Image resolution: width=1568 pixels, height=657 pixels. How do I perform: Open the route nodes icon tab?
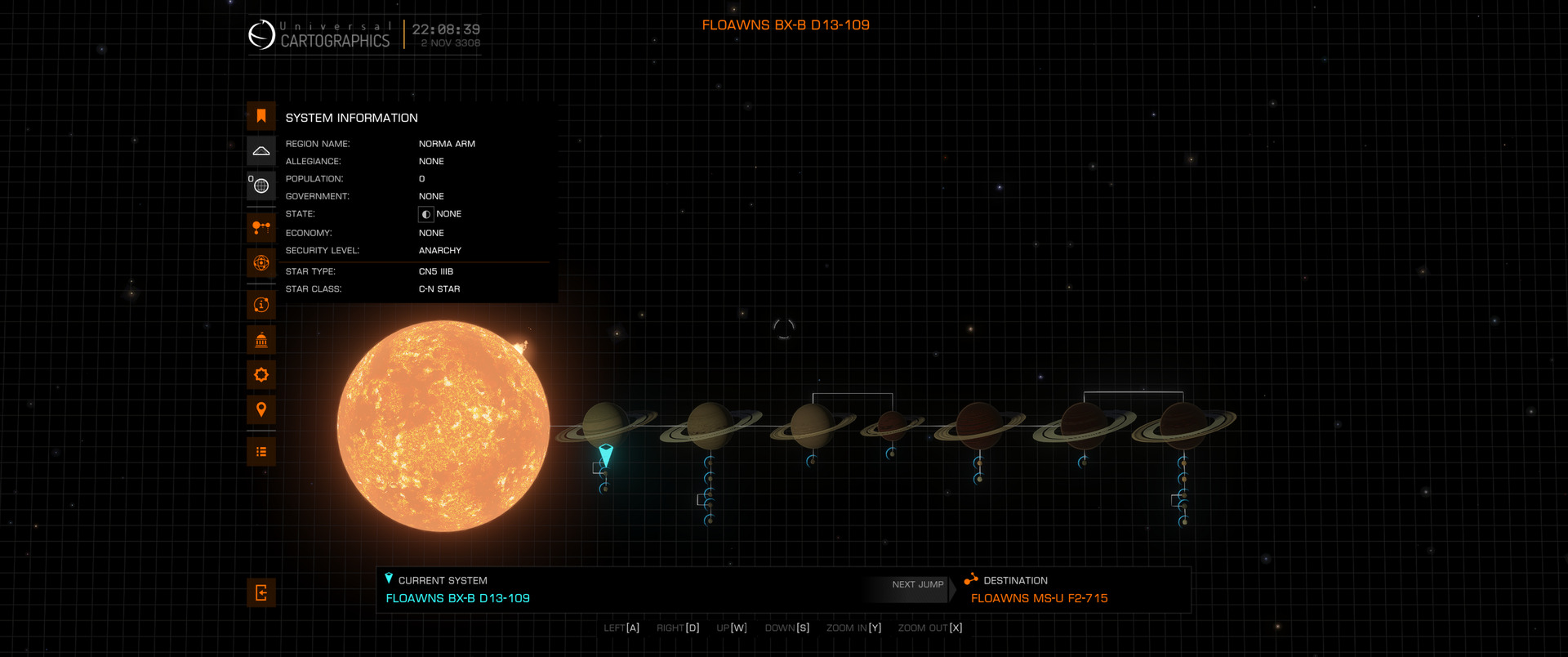(261, 227)
